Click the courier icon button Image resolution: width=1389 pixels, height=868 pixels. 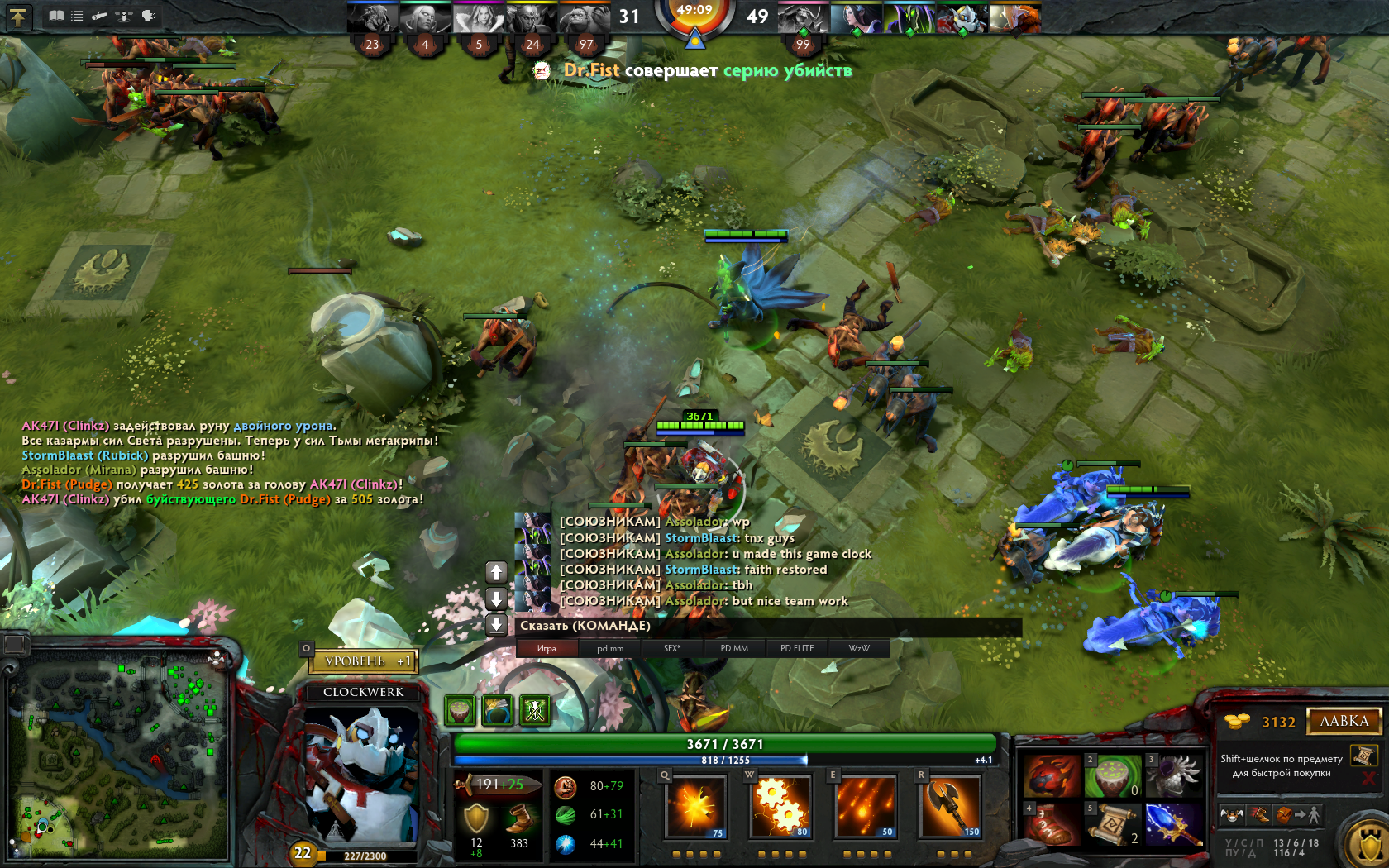tap(1231, 815)
